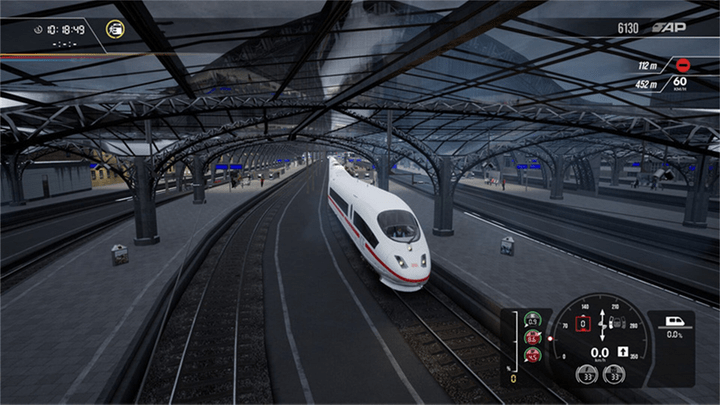Click the 60 km/h speed limit marker
Viewport: 720px width, 405px height.
[x=680, y=85]
